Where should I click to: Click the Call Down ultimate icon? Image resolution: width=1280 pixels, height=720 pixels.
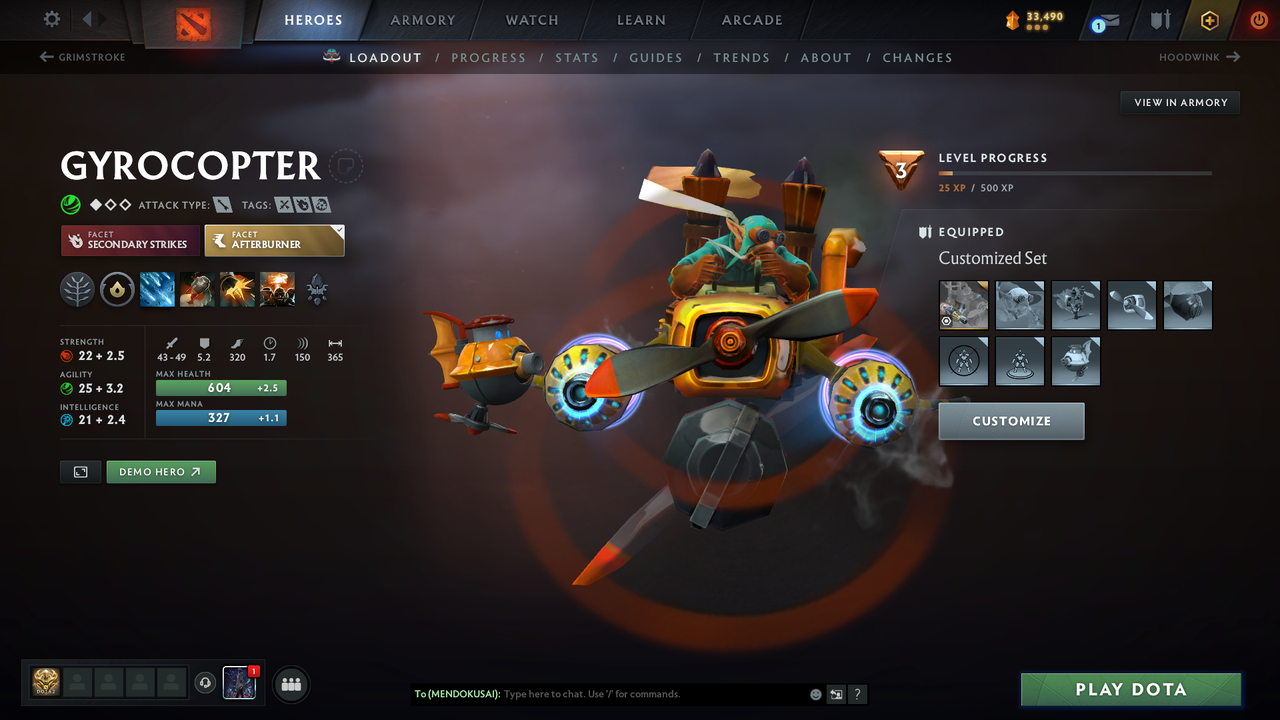coord(277,290)
